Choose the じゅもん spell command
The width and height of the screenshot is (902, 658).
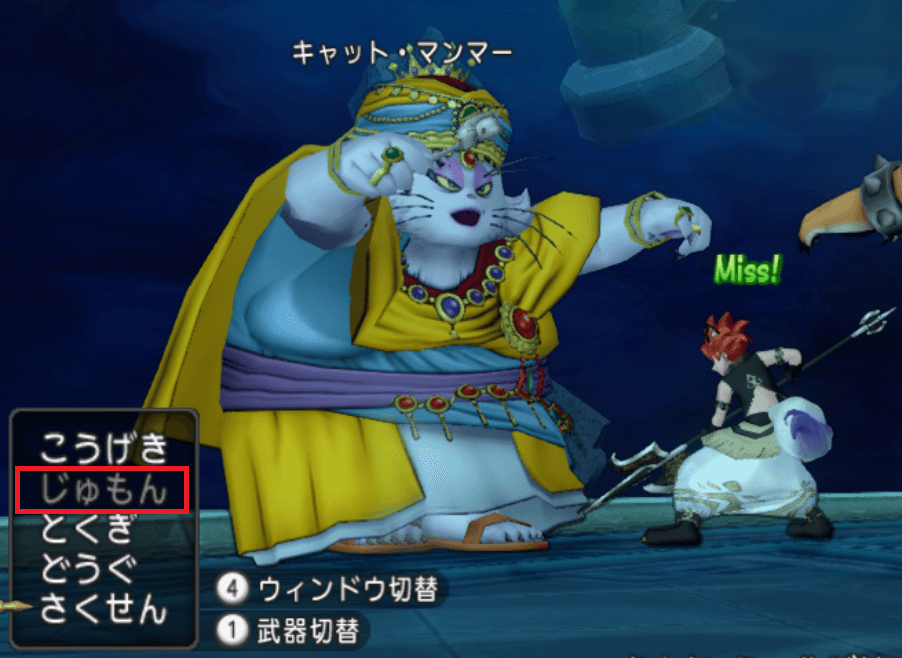click(x=103, y=490)
